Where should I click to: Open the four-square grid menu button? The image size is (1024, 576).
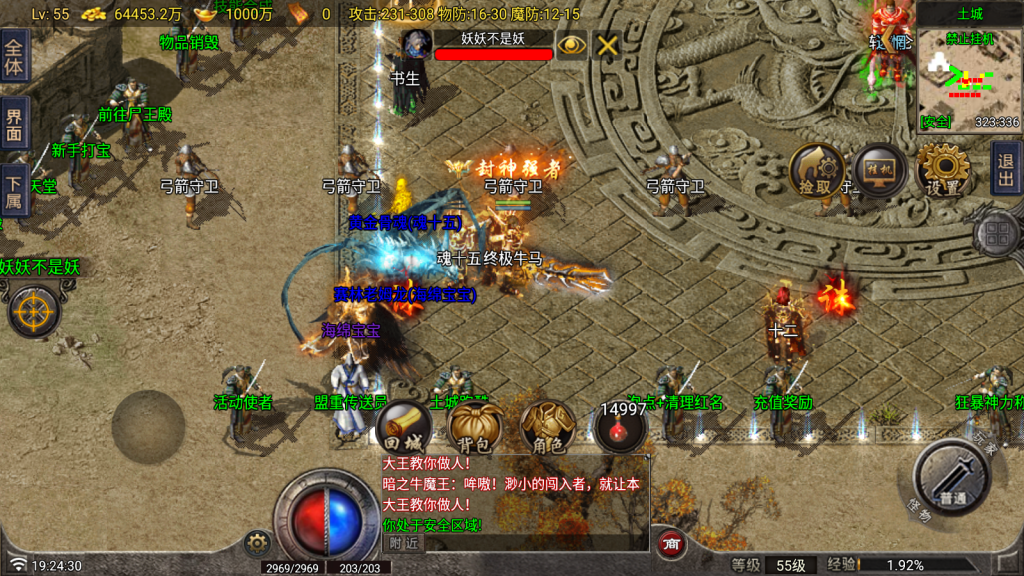[997, 235]
